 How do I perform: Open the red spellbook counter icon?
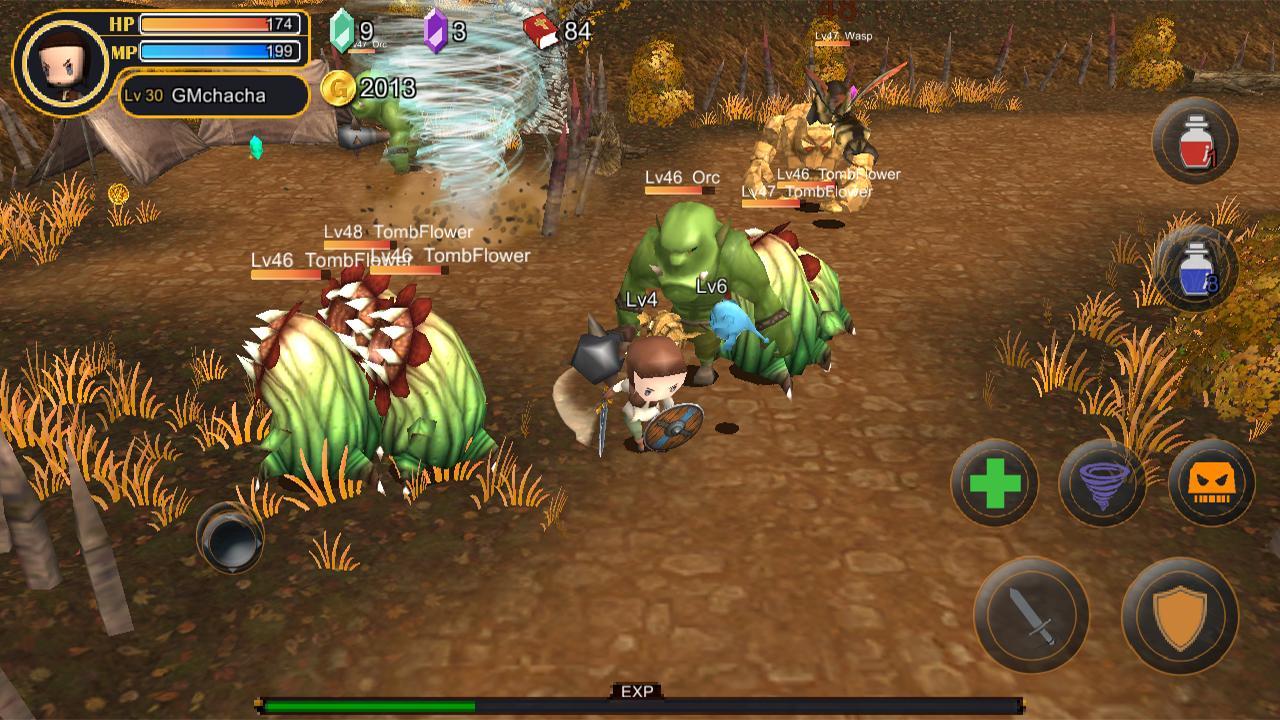[540, 32]
